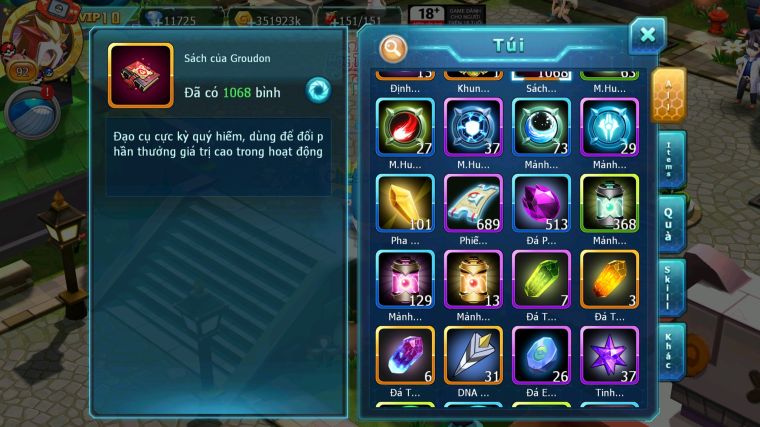Select the purple gem stack of 513
Screen dimensions: 760x427
click(541, 204)
